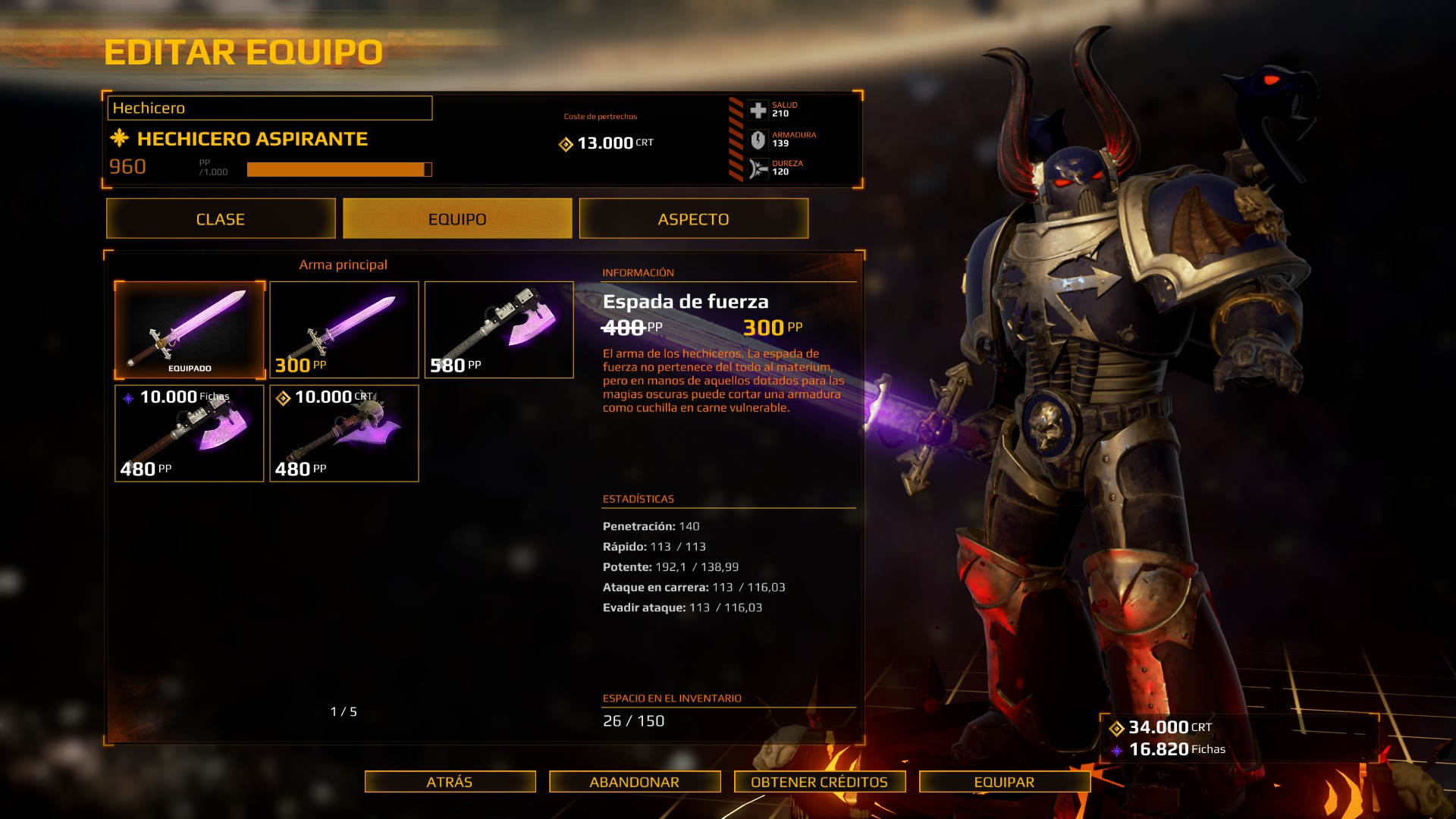The height and width of the screenshot is (819, 1456).
Task: Choose the 300 PP sword
Action: pos(344,330)
